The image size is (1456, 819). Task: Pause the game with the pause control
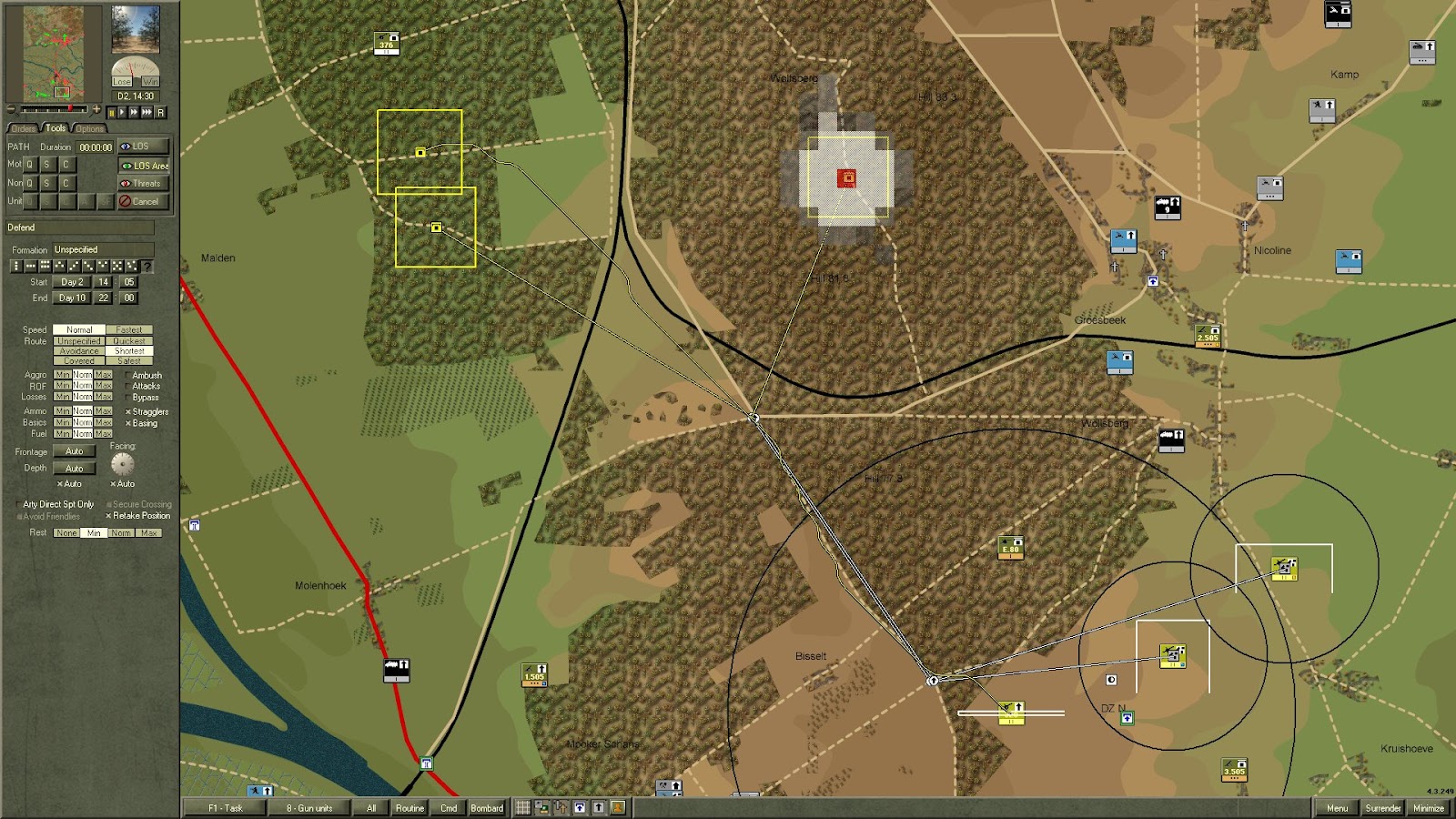(x=113, y=112)
